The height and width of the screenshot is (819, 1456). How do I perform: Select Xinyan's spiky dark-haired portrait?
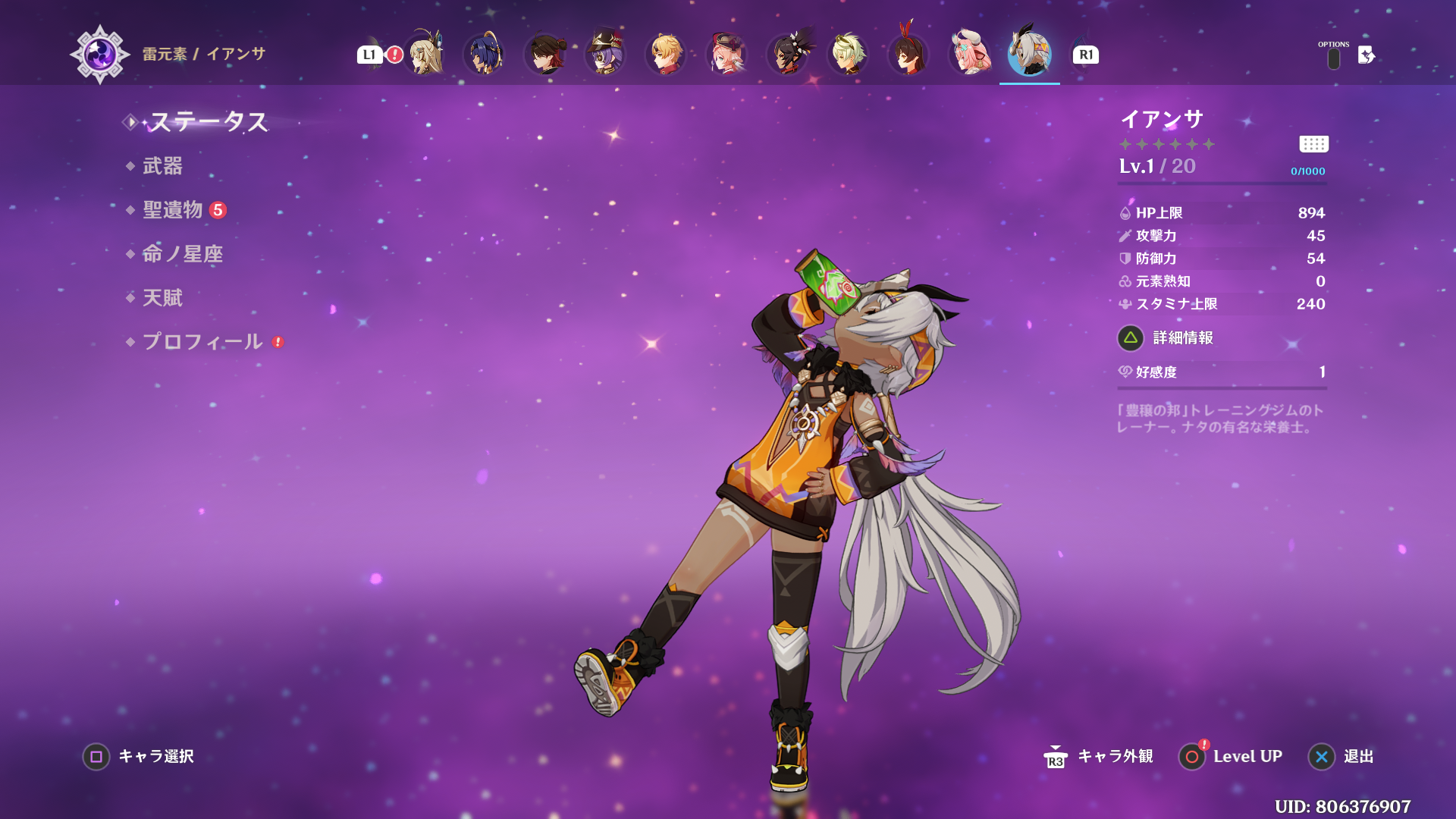coord(787,55)
